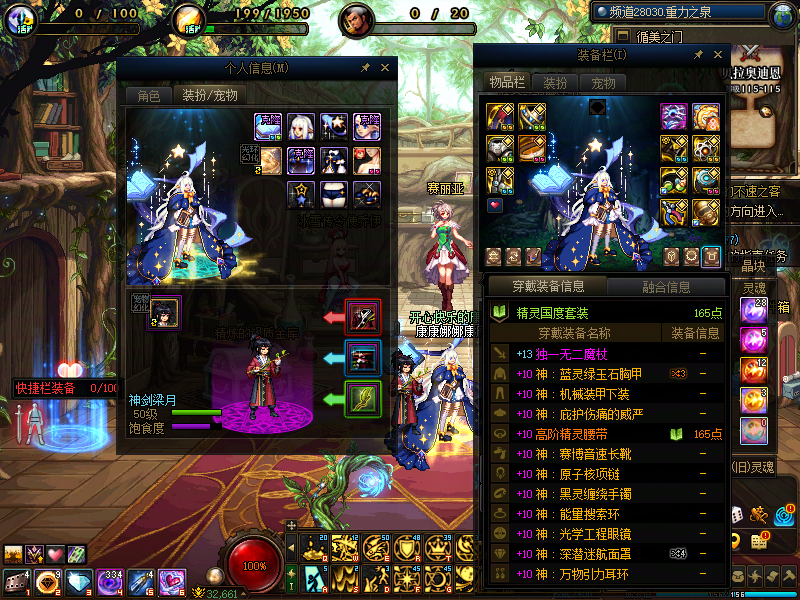Click the pink heart slot in equipment panel
800x600 pixels.
point(495,205)
